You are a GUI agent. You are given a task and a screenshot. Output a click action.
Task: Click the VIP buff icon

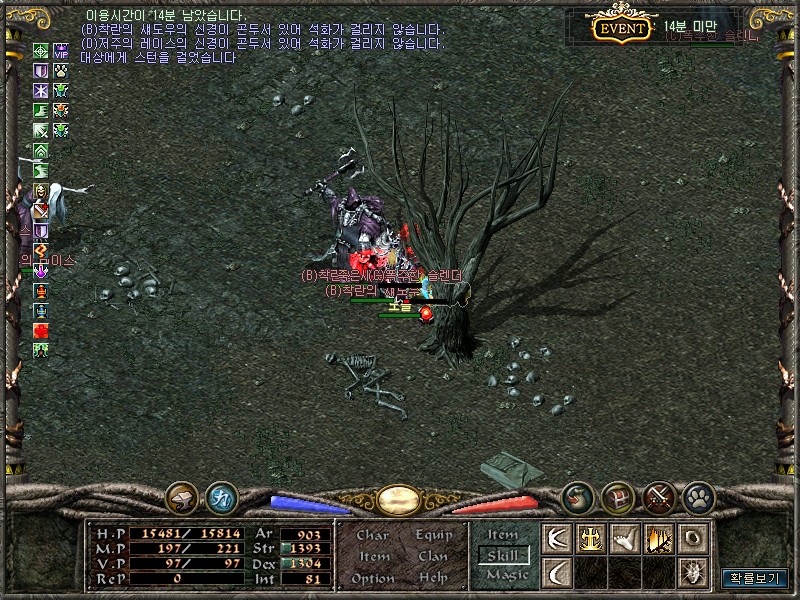click(60, 52)
